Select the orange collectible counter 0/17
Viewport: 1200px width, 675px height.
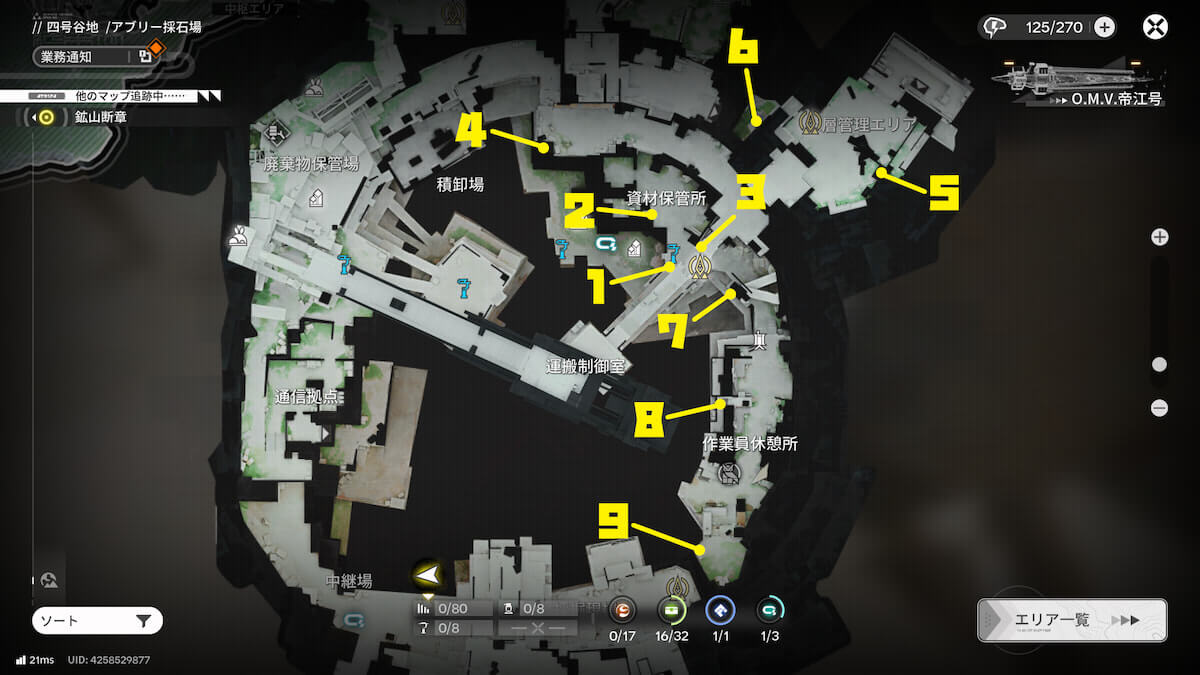623,610
